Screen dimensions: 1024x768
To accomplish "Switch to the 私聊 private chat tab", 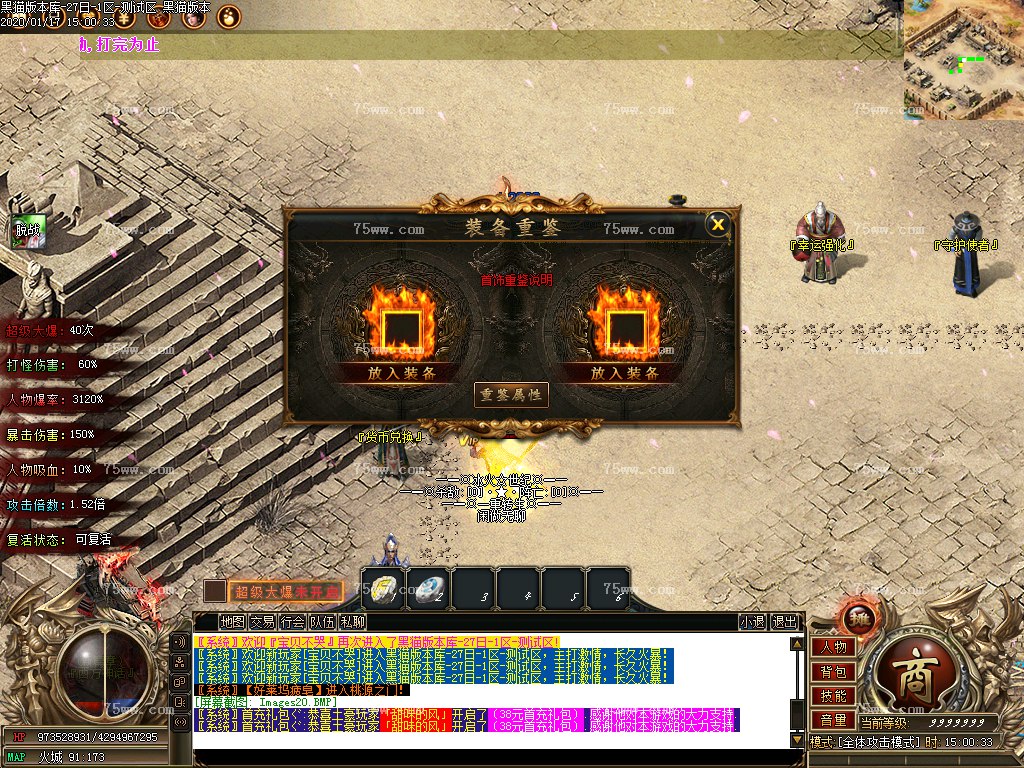I will tap(352, 622).
